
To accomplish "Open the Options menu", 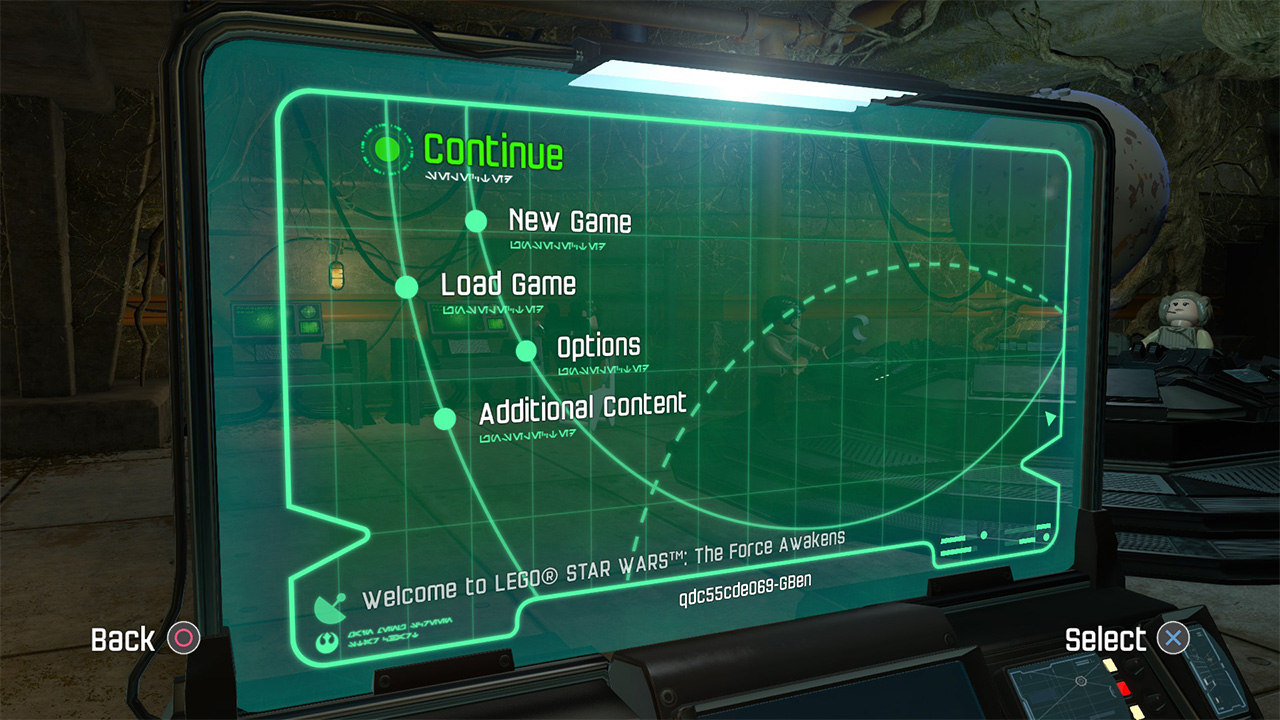I will tap(598, 347).
